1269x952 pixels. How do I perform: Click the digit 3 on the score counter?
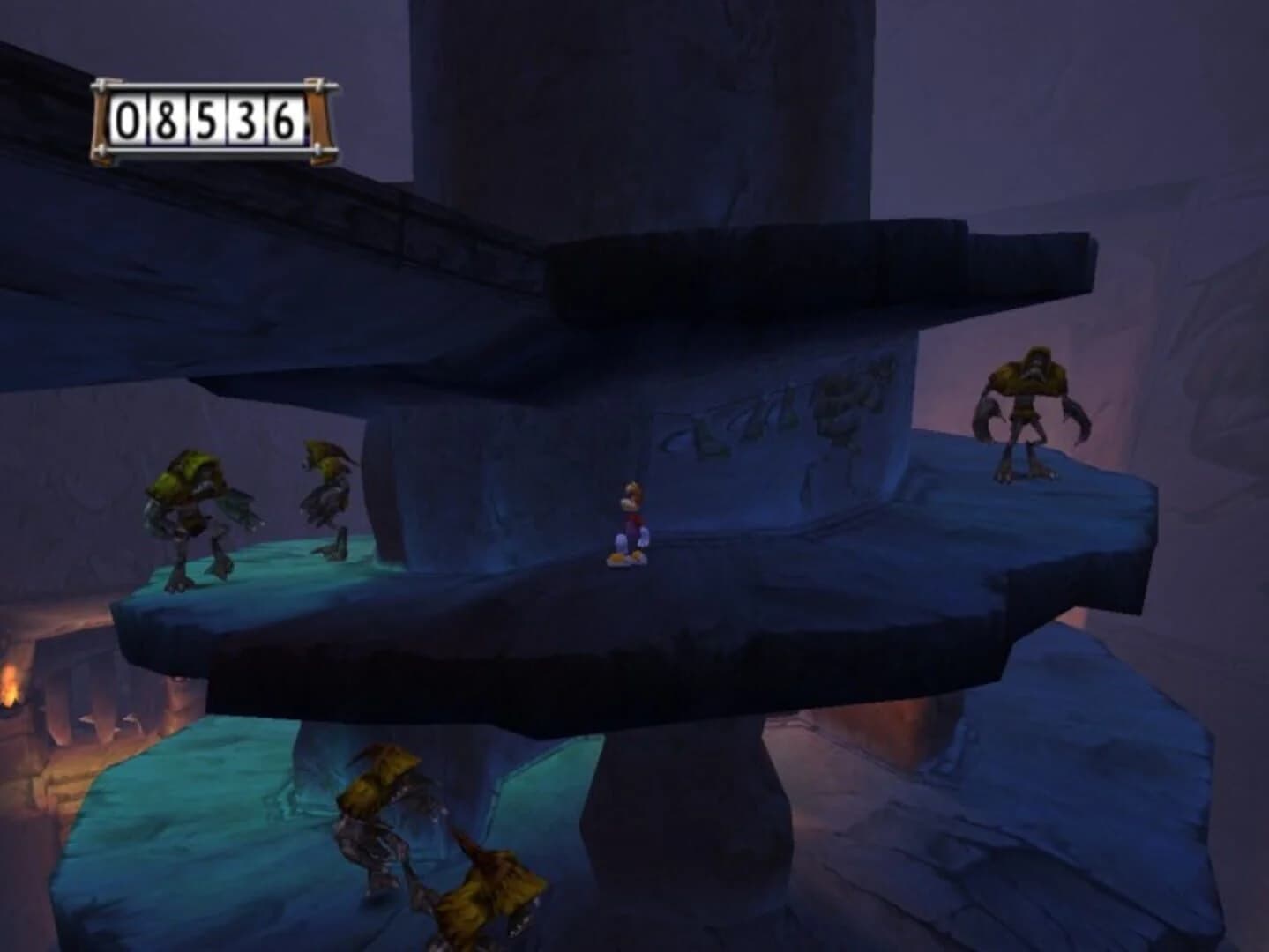244,120
